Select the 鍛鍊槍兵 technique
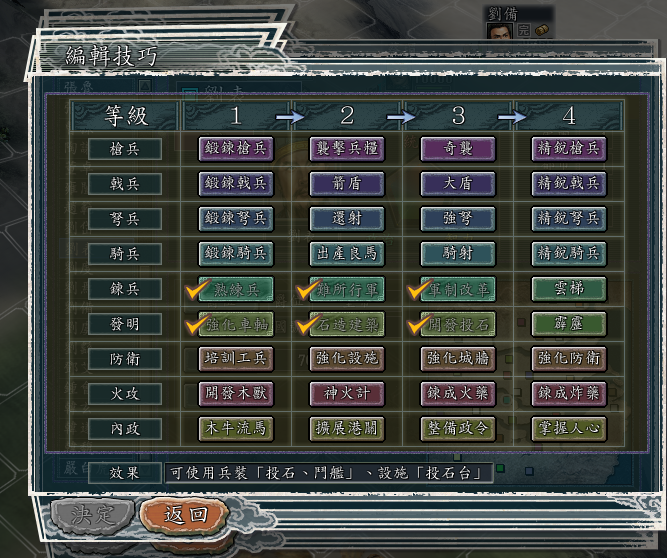 [236, 149]
